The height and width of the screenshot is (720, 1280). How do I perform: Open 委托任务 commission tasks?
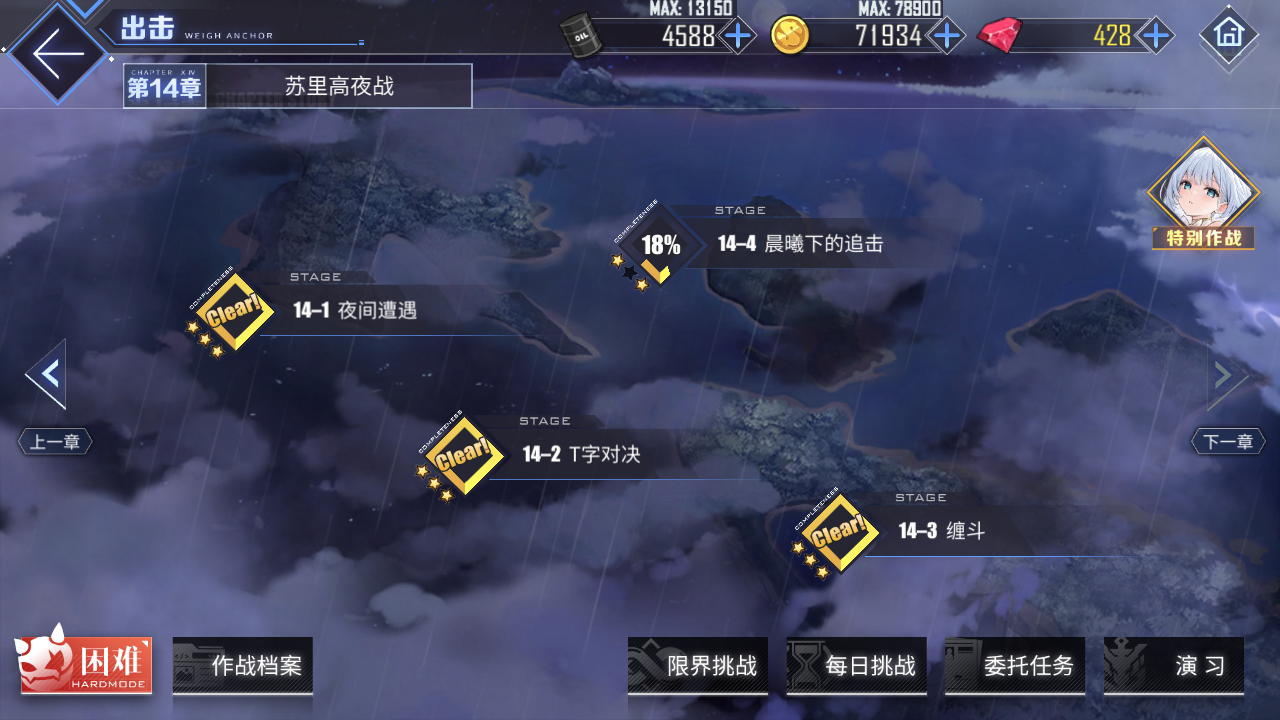click(1015, 665)
